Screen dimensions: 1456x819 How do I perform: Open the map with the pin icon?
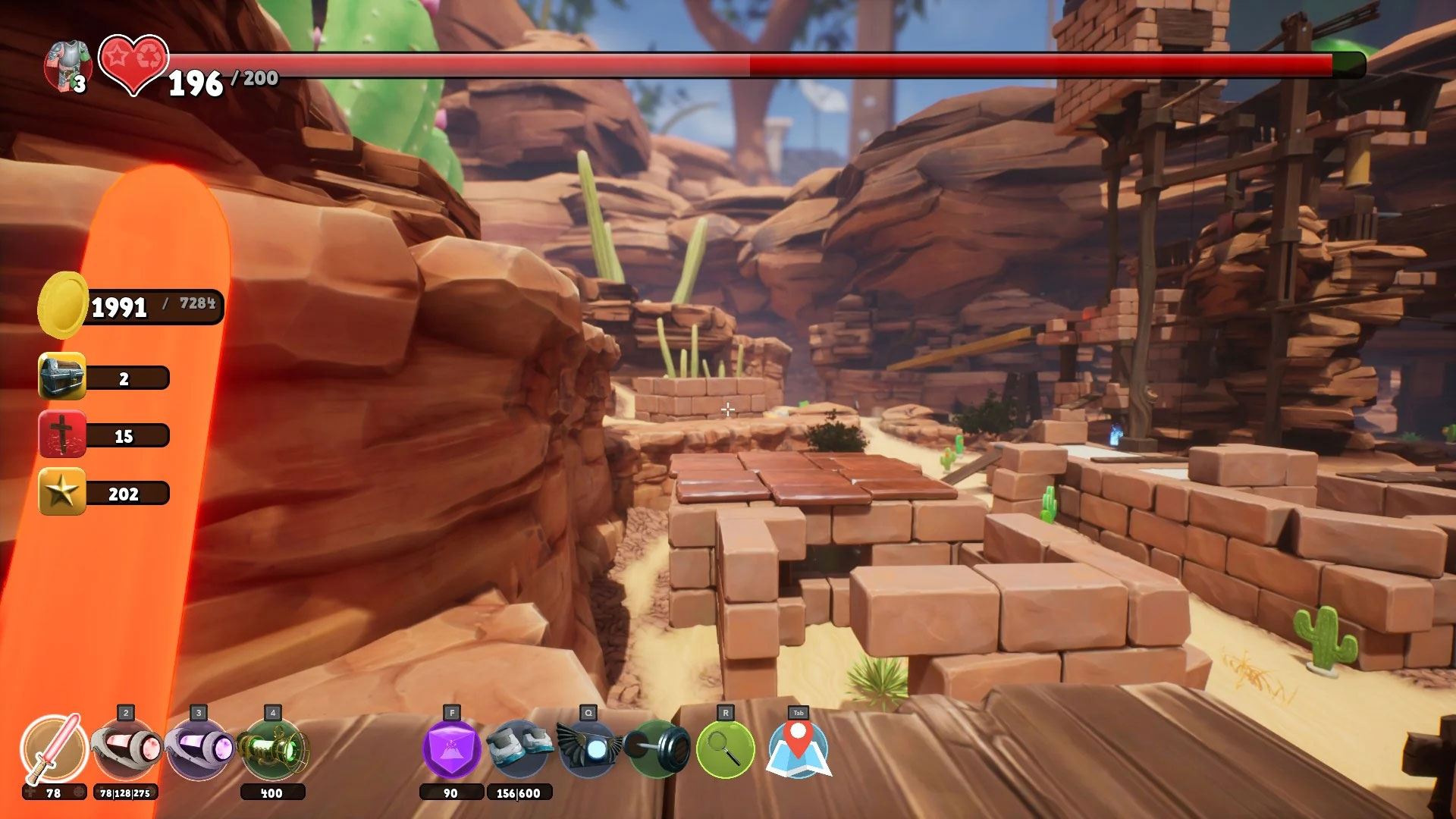click(x=798, y=749)
